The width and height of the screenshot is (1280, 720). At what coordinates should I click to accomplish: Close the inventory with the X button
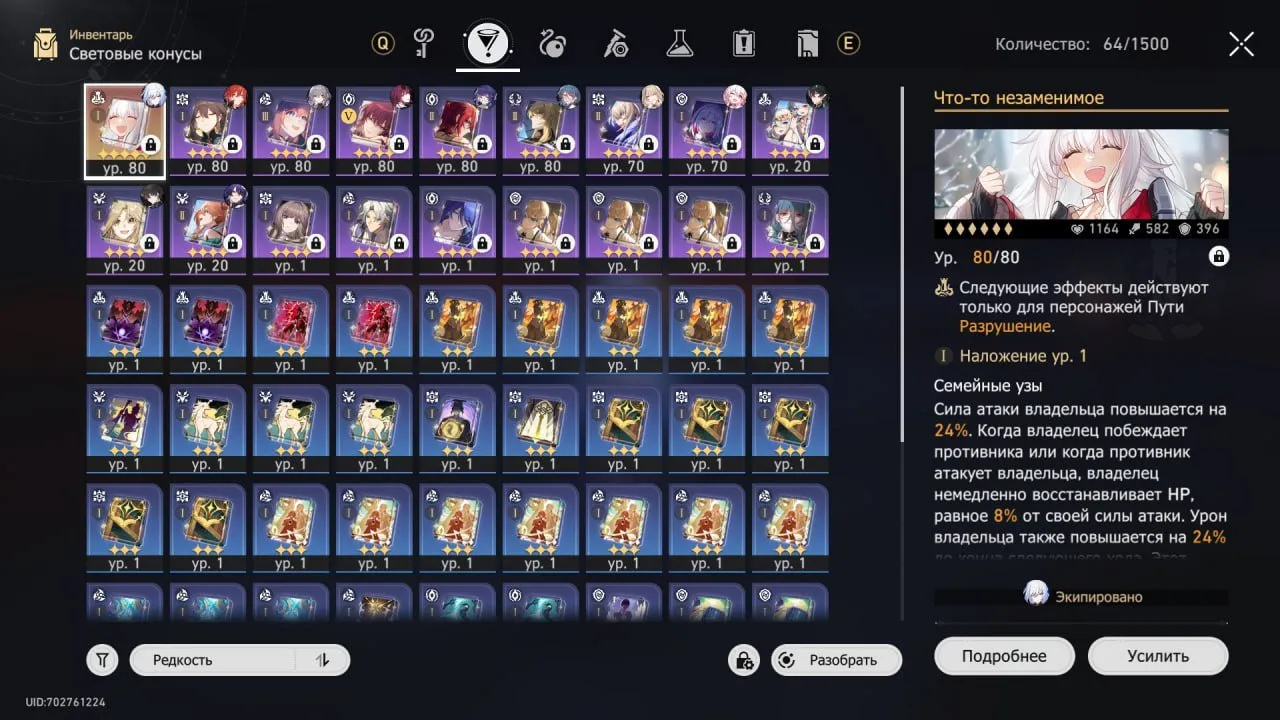point(1241,44)
